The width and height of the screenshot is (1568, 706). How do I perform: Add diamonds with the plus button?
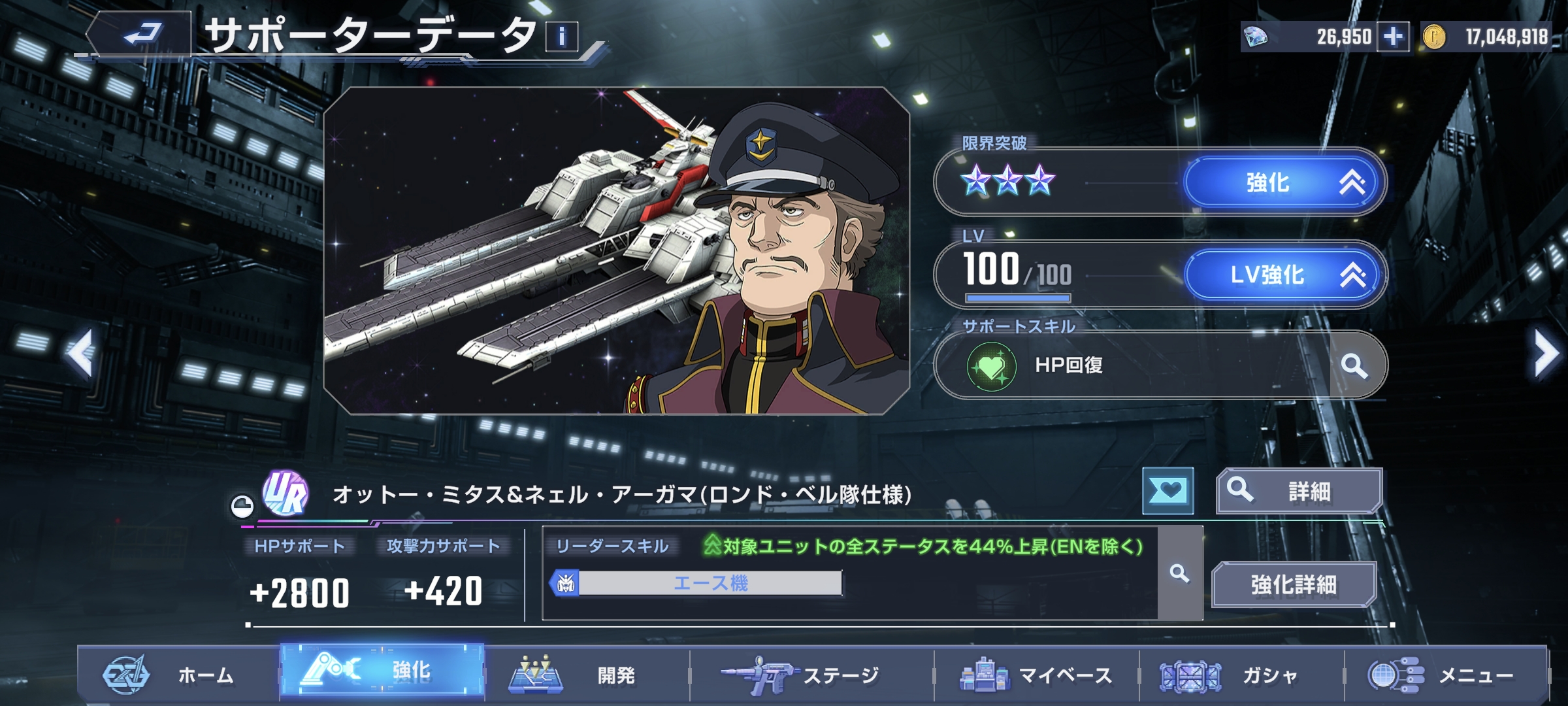click(1393, 37)
